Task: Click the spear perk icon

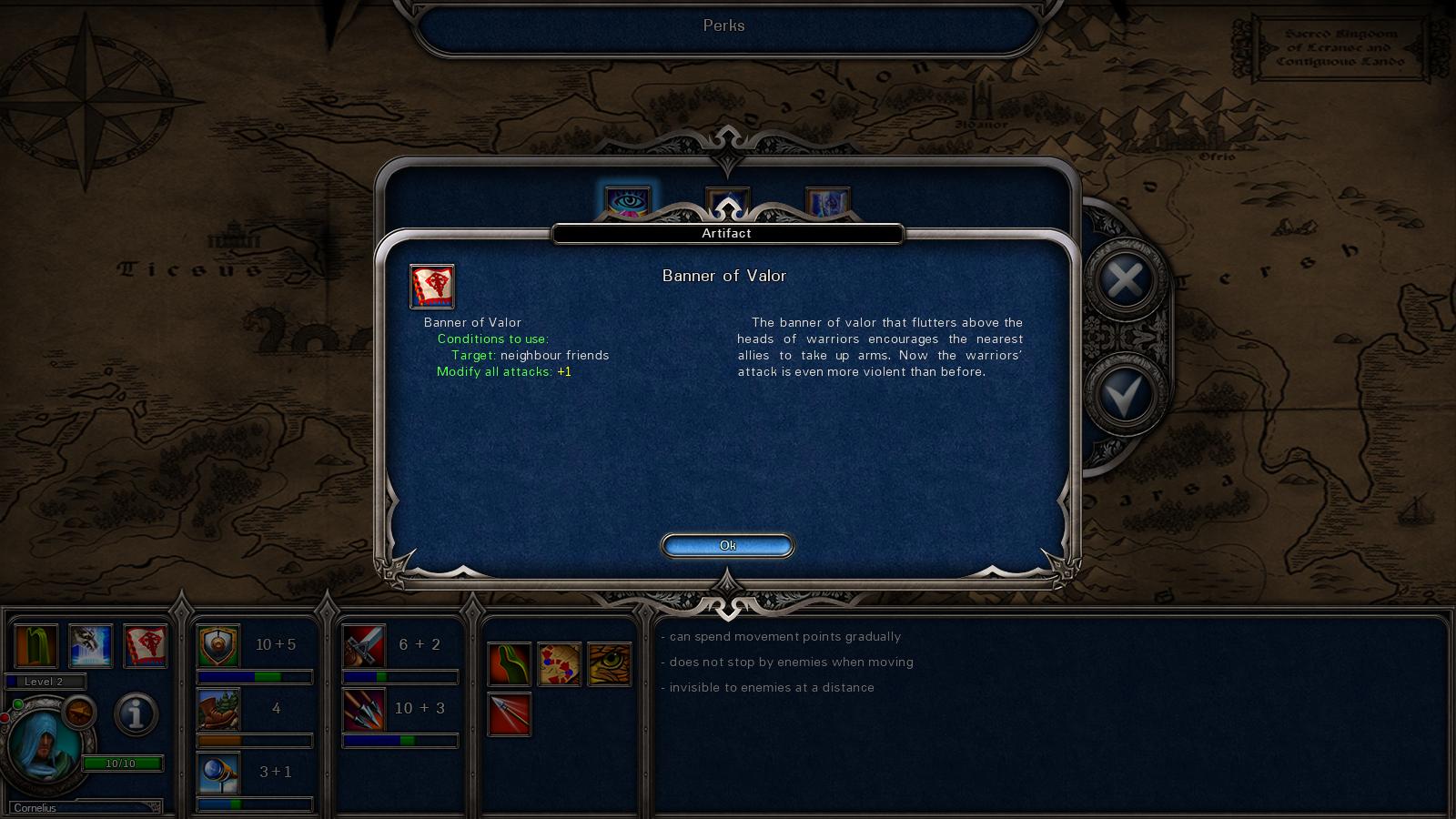Action: (x=510, y=714)
